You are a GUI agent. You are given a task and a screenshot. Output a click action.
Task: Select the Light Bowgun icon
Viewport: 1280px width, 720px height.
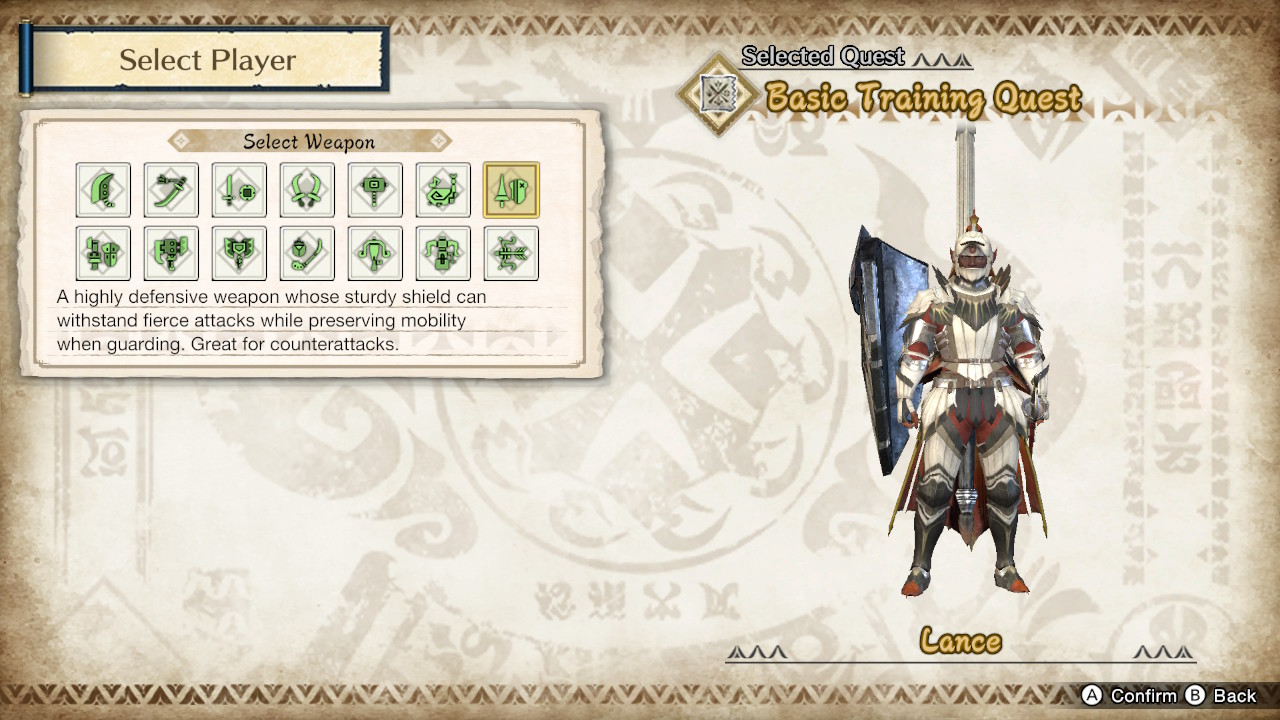(x=375, y=253)
